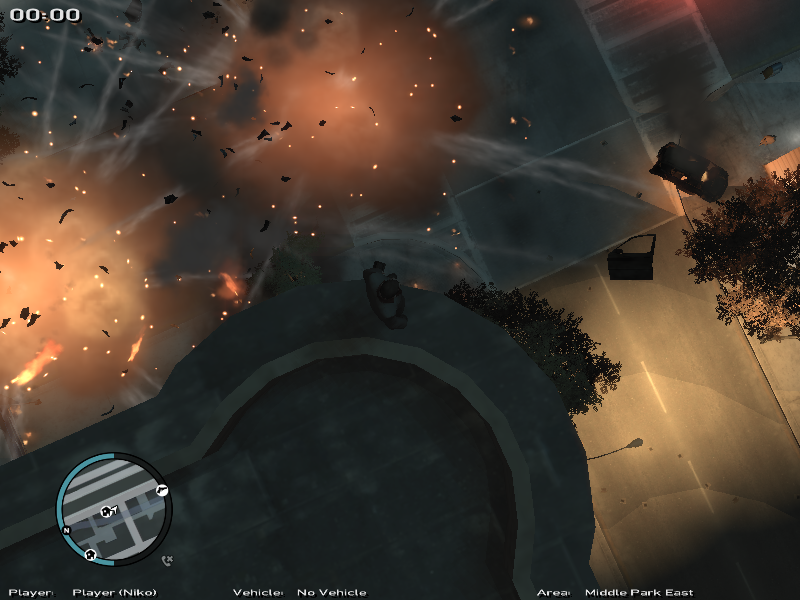Click the safehouse blip at the radar's bottom edge
This screenshot has height=600, width=800.
[x=90, y=554]
